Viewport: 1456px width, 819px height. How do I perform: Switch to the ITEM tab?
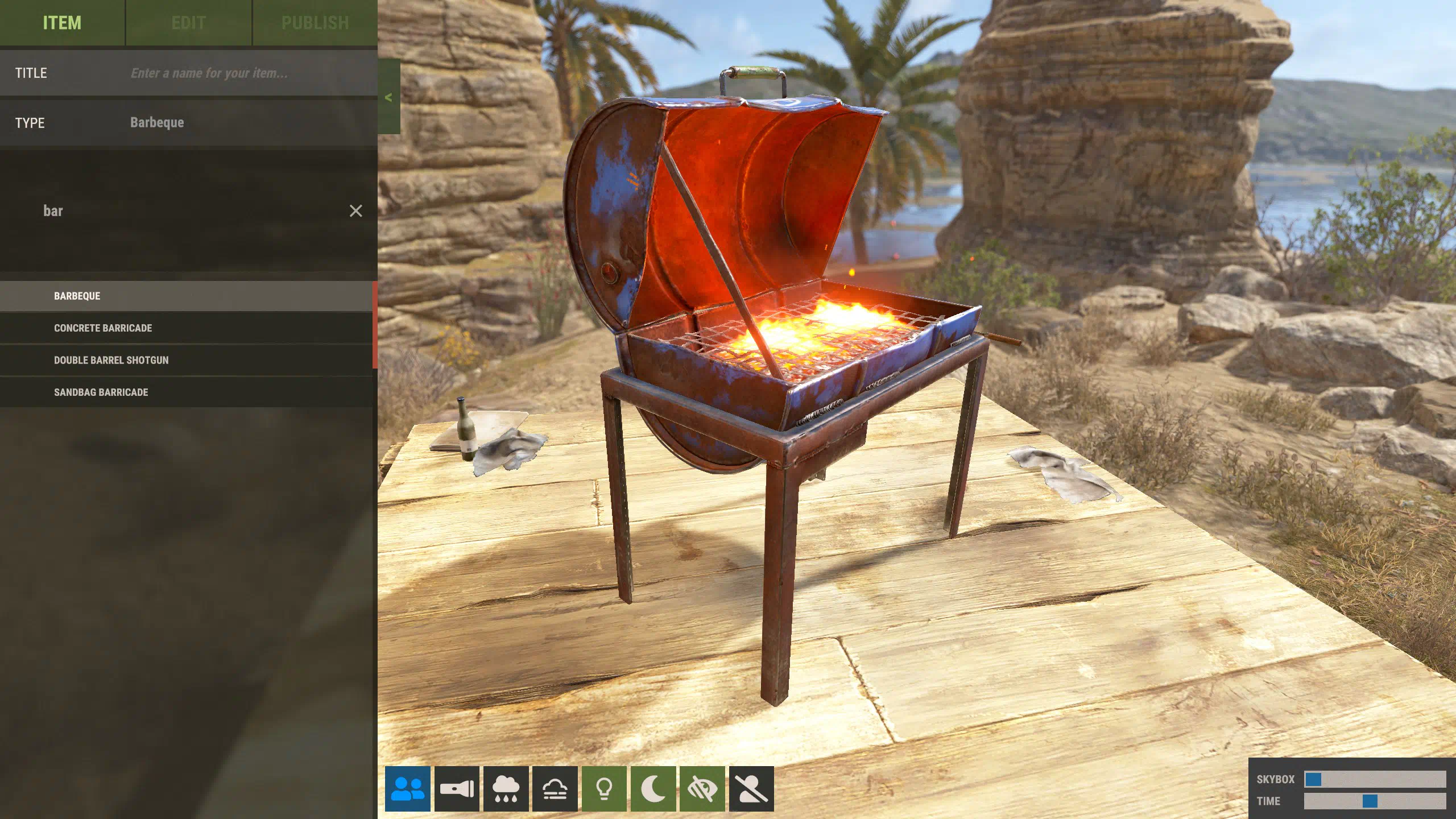[62, 23]
